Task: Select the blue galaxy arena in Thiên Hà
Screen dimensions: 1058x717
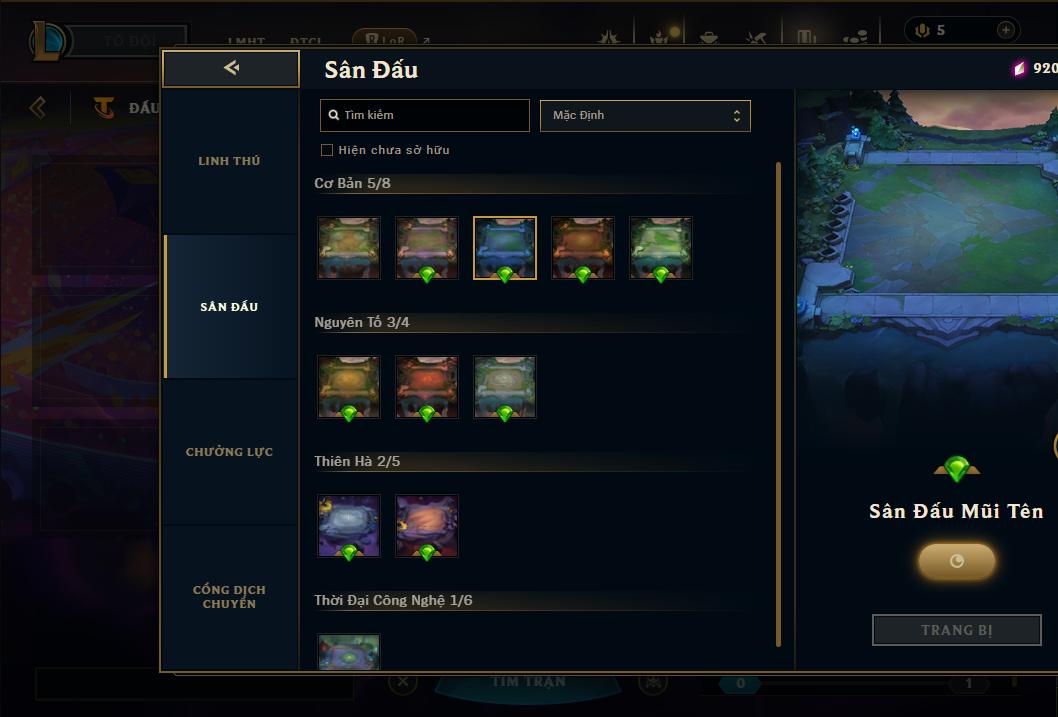Action: coord(349,526)
